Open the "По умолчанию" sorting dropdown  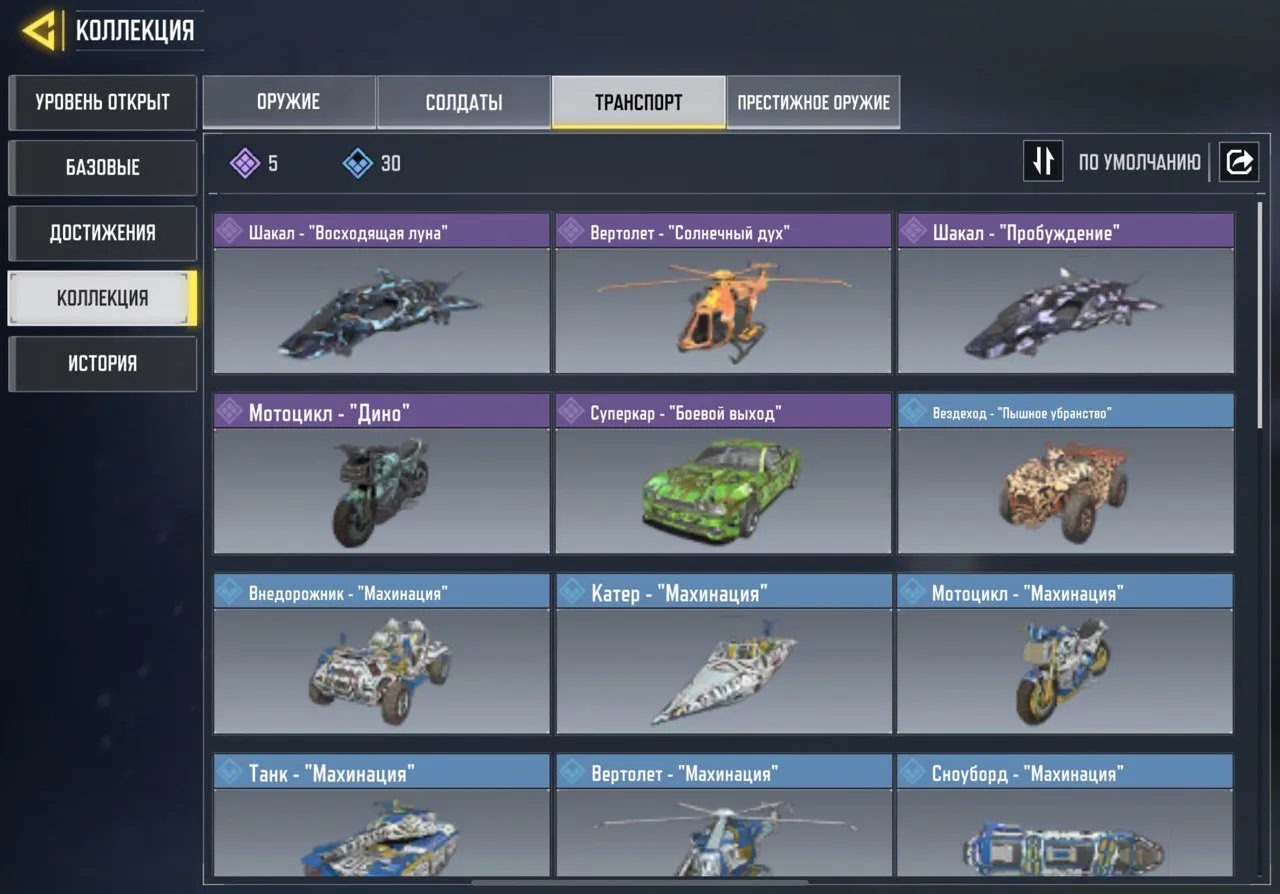click(1141, 161)
